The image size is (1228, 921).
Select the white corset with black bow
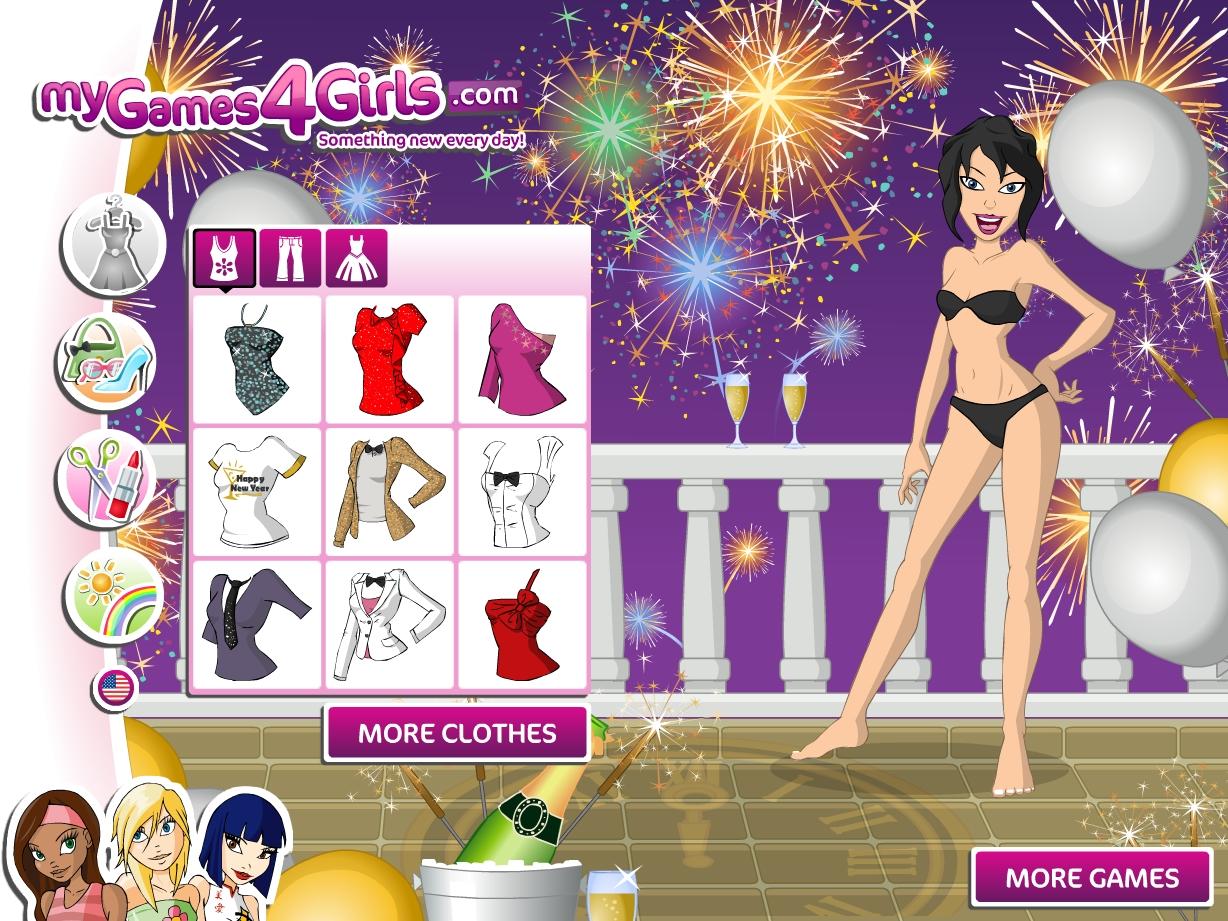point(522,492)
